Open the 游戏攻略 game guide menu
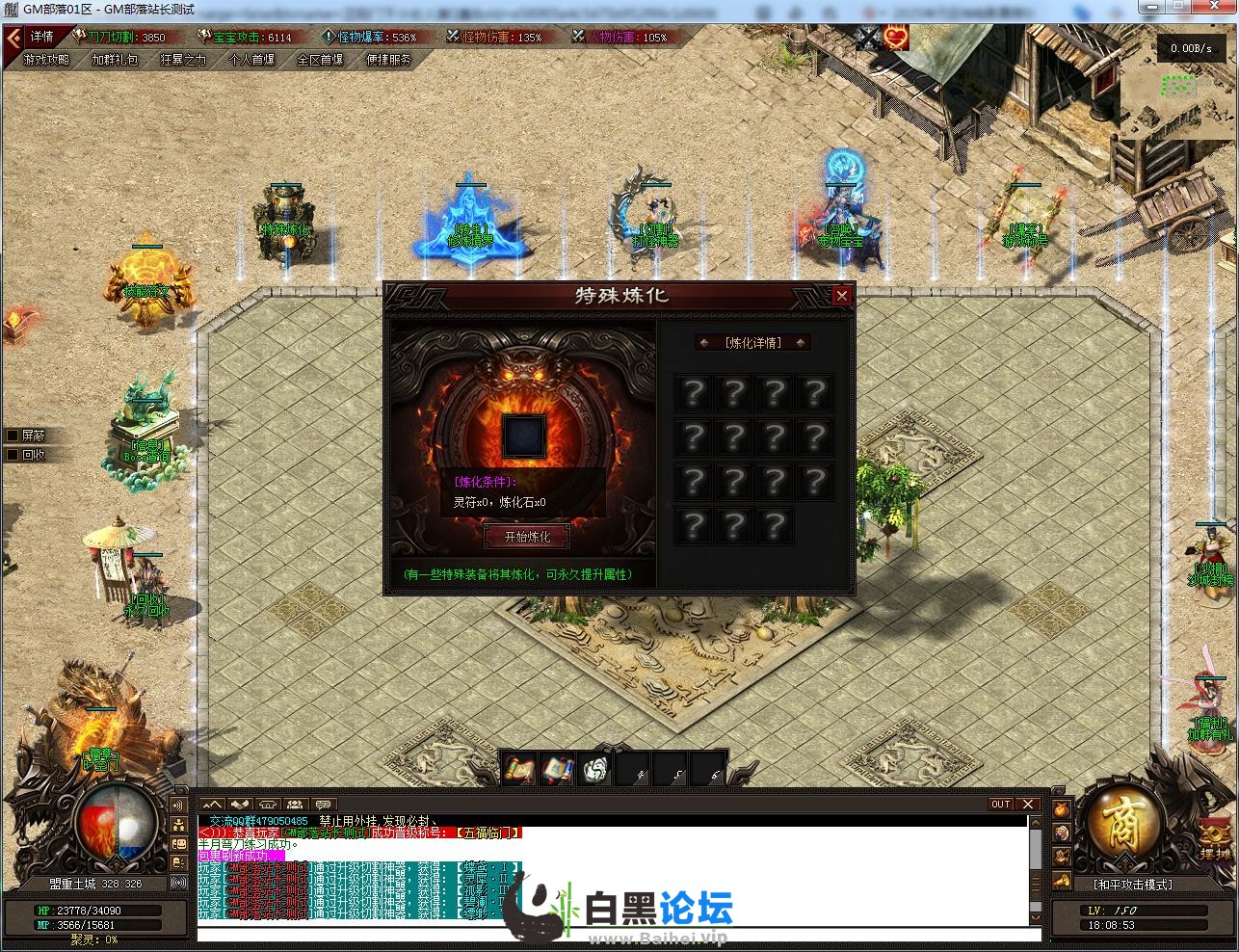Image resolution: width=1239 pixels, height=952 pixels. [x=46, y=60]
